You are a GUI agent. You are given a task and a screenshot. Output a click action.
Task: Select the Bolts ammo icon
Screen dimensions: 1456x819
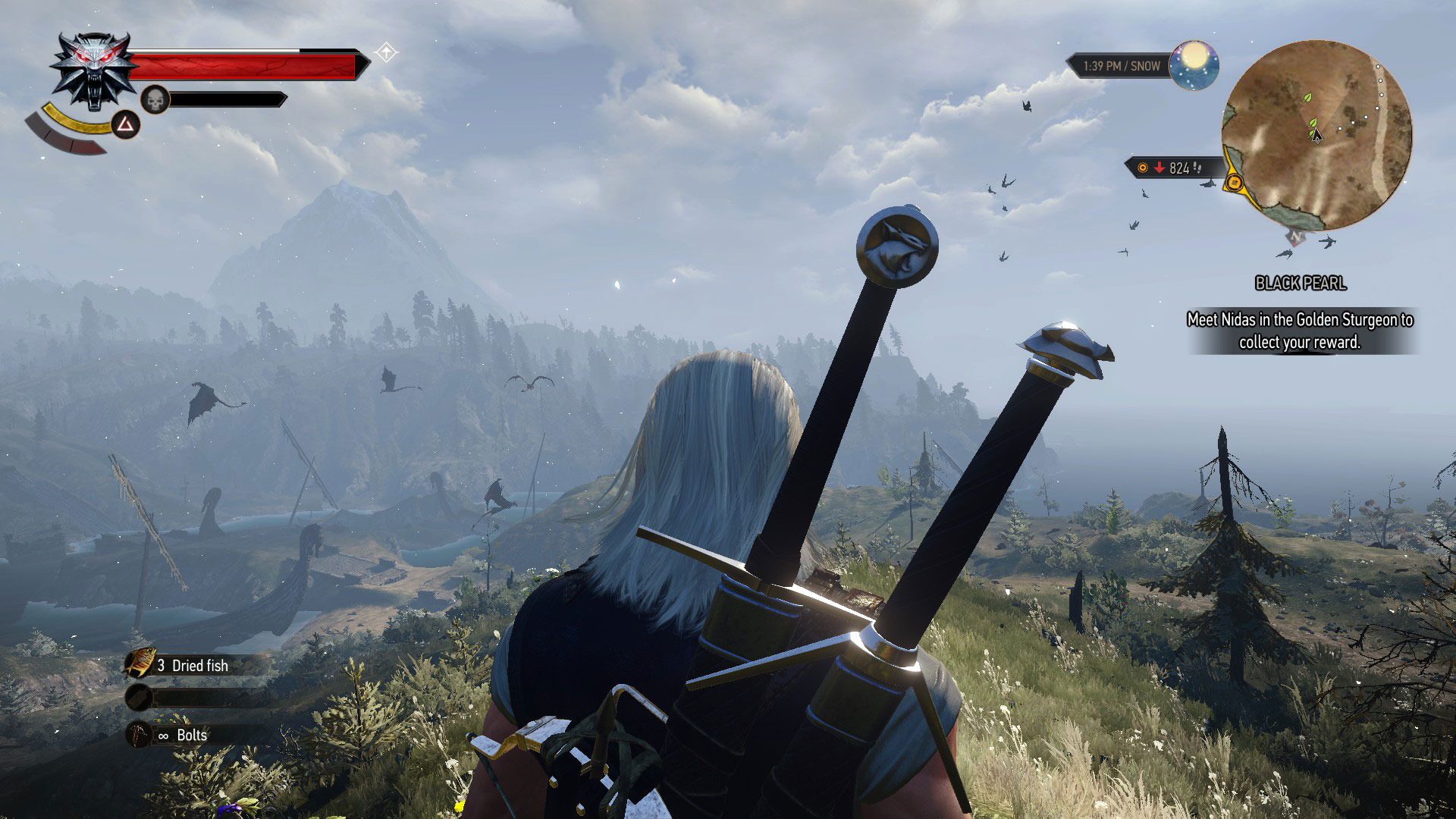140,735
